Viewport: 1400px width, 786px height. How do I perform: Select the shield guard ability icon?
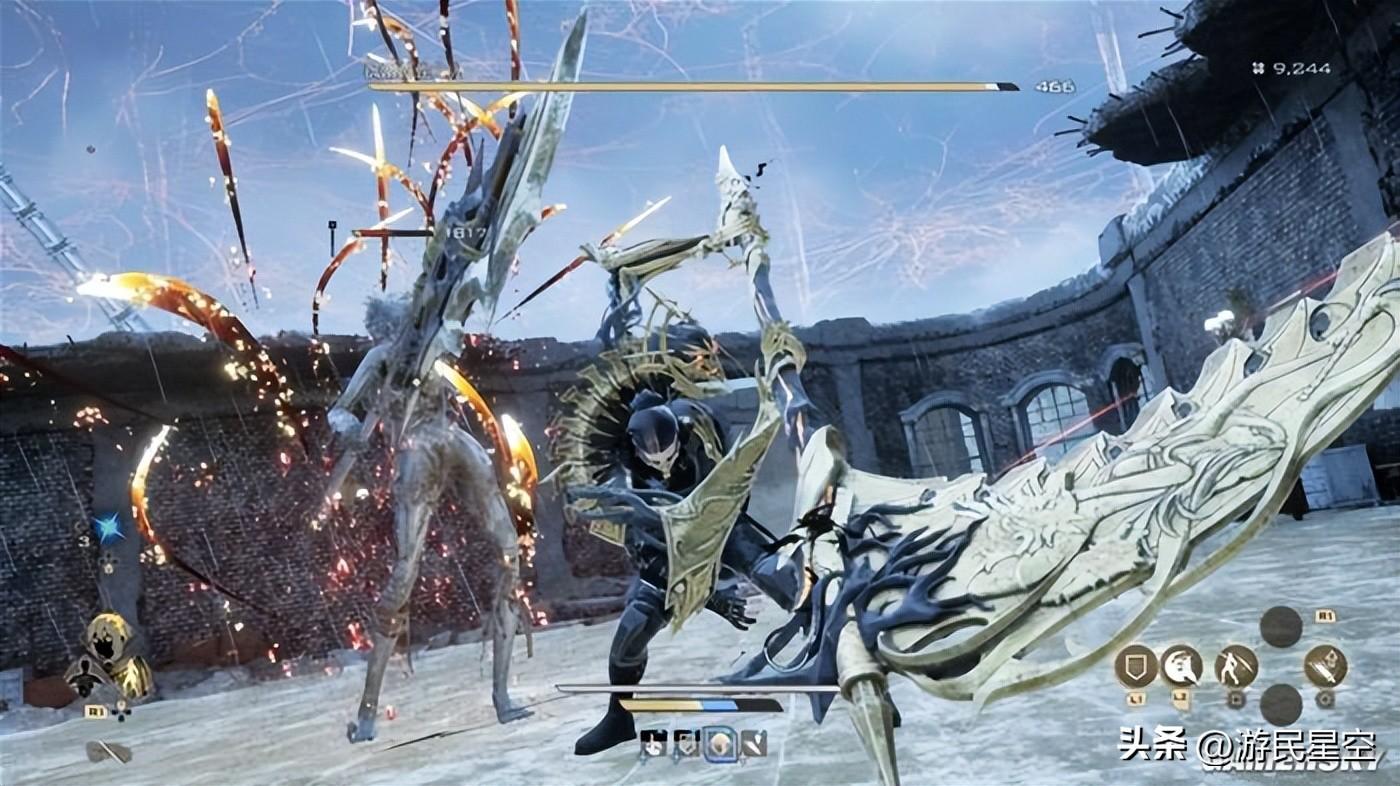pos(1135,666)
